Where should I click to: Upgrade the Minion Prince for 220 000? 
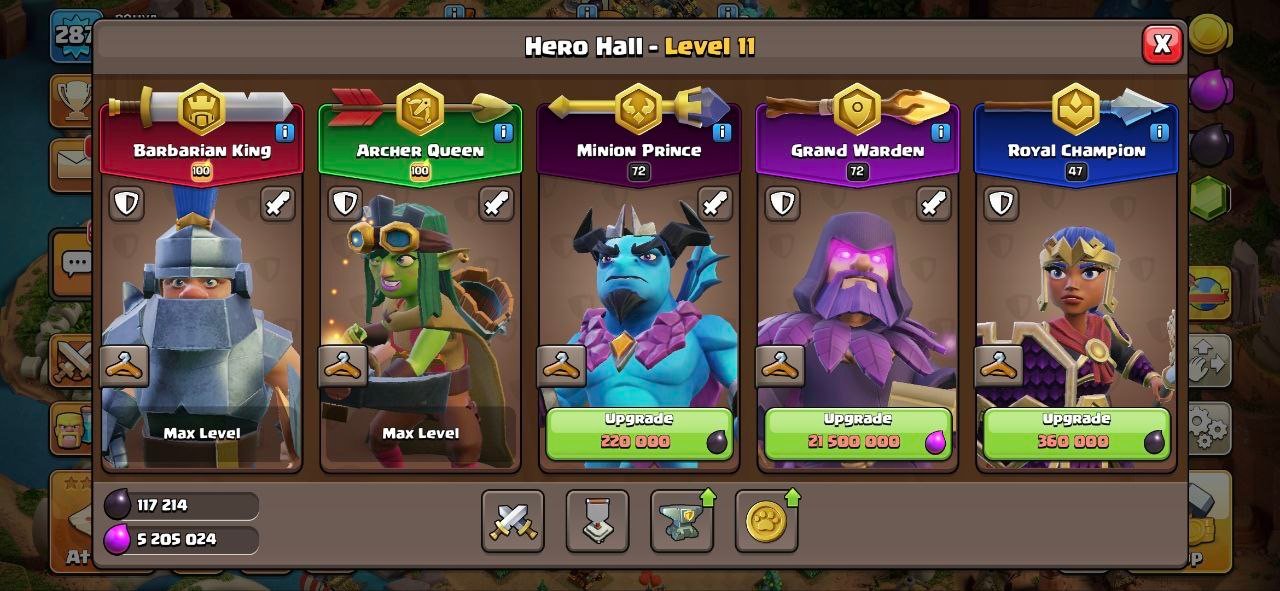pyautogui.click(x=638, y=433)
